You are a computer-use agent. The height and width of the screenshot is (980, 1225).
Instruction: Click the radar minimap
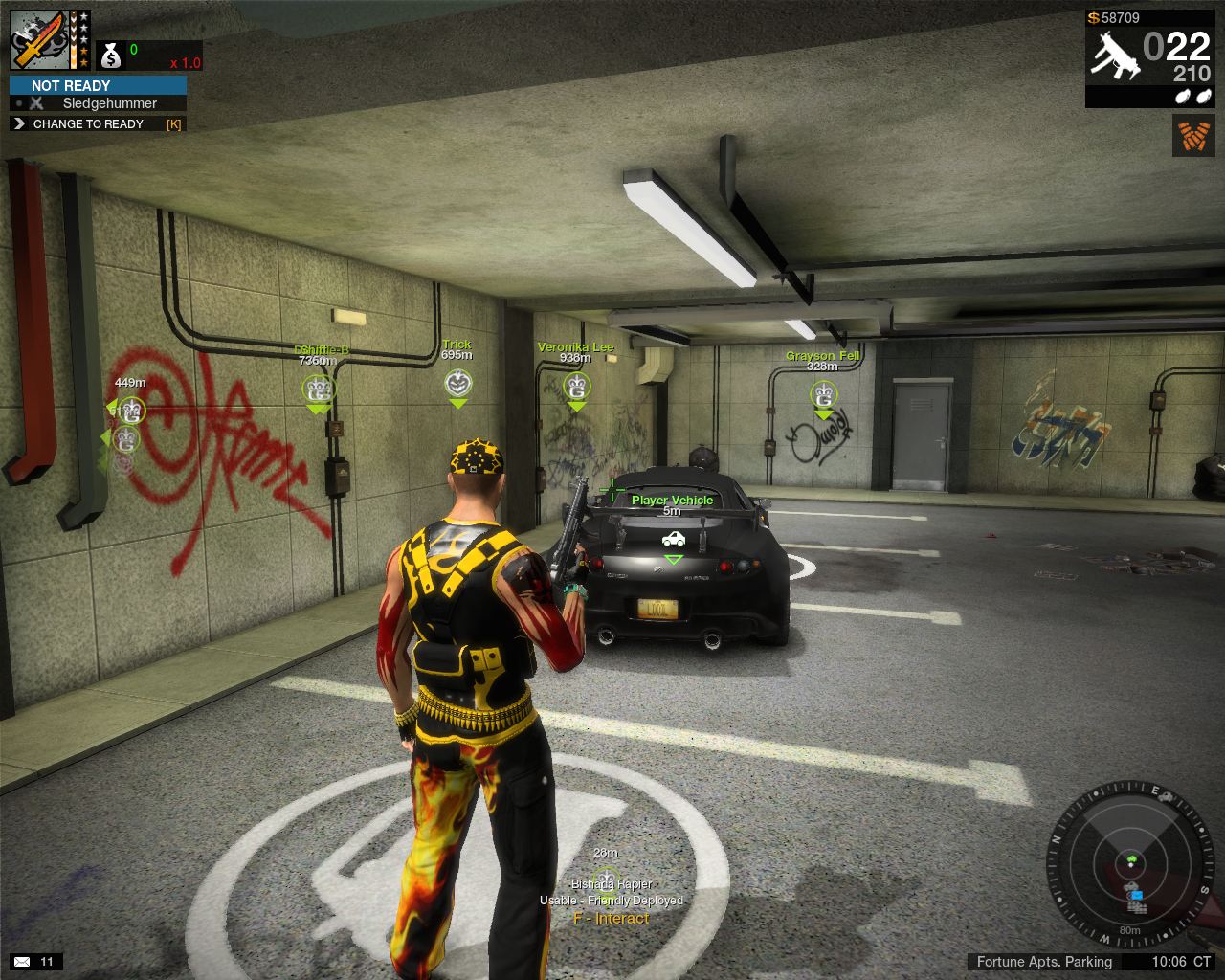[1129, 861]
